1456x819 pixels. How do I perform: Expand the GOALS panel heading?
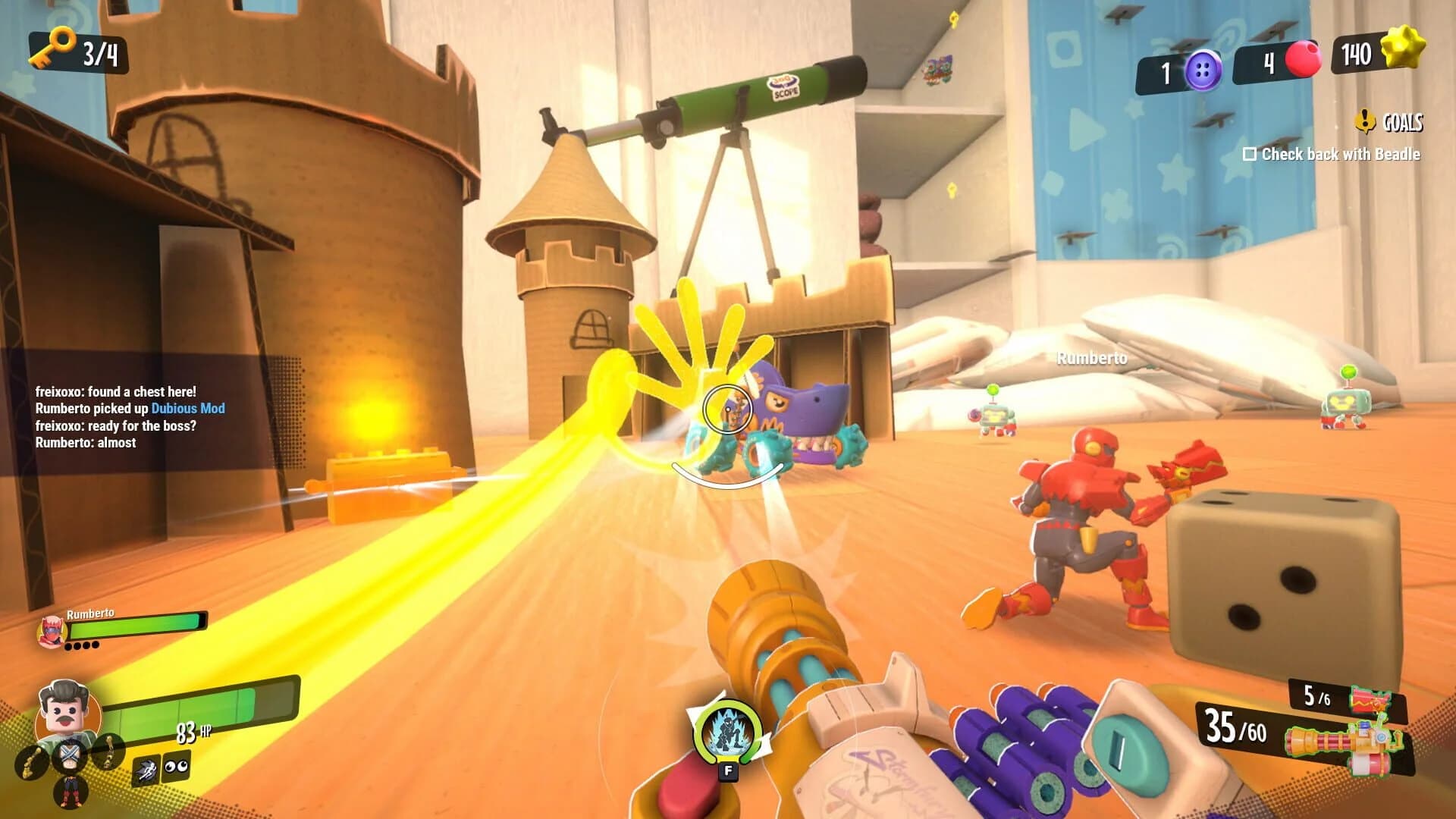click(1401, 121)
